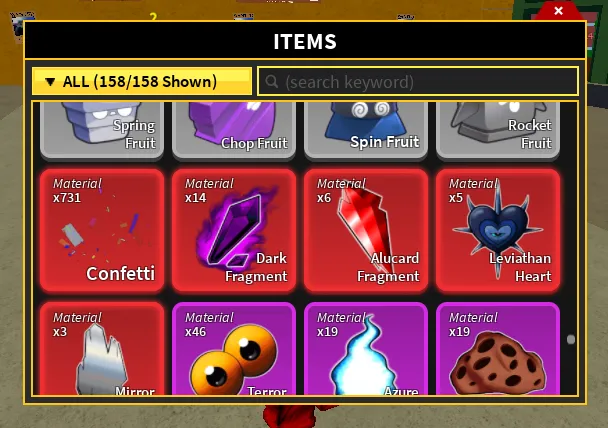The height and width of the screenshot is (428, 608).
Task: Click the item list scrollbar handle
Action: [x=571, y=340]
